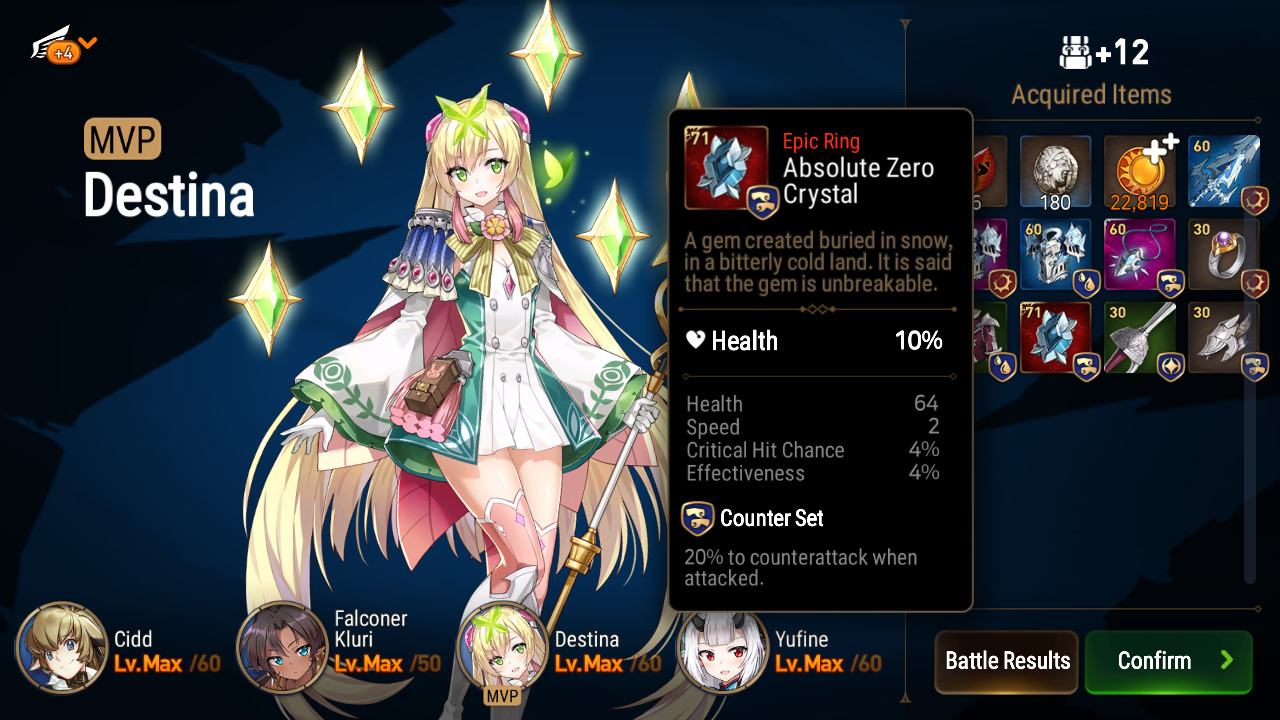The width and height of the screenshot is (1280, 720).
Task: Inspect the level 30 green sword item
Action: [x=1139, y=339]
